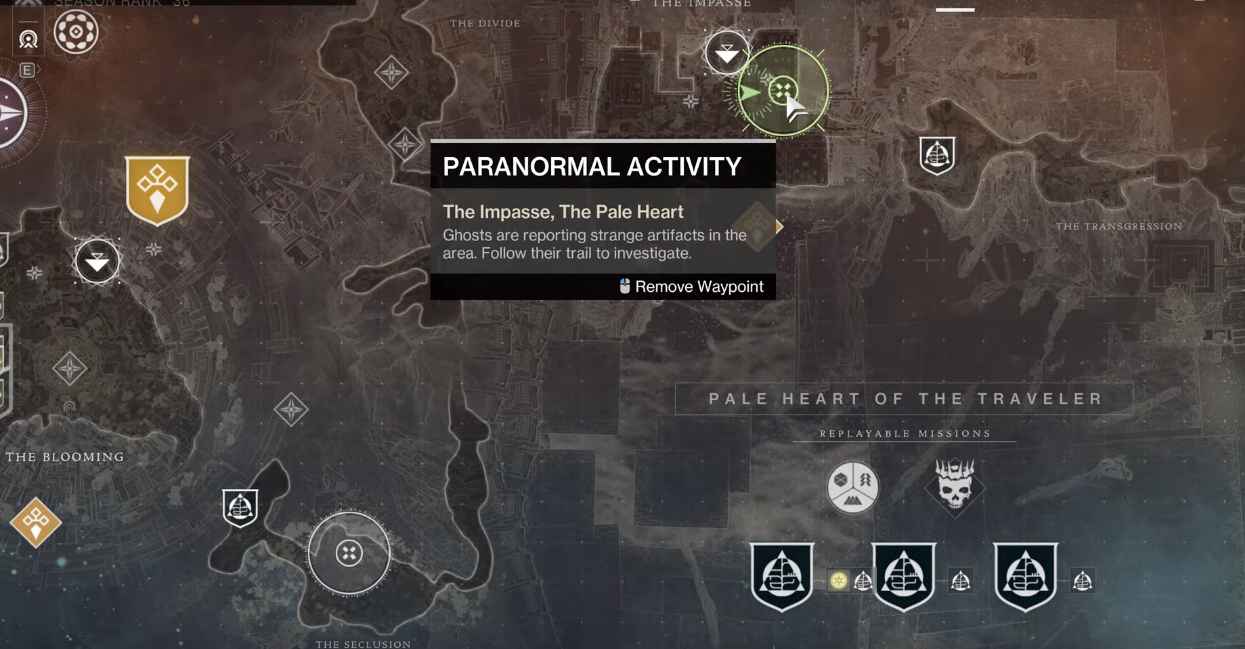Image resolution: width=1245 pixels, height=649 pixels.
Task: Select the shield emblem near The Transgression
Action: pos(937,155)
